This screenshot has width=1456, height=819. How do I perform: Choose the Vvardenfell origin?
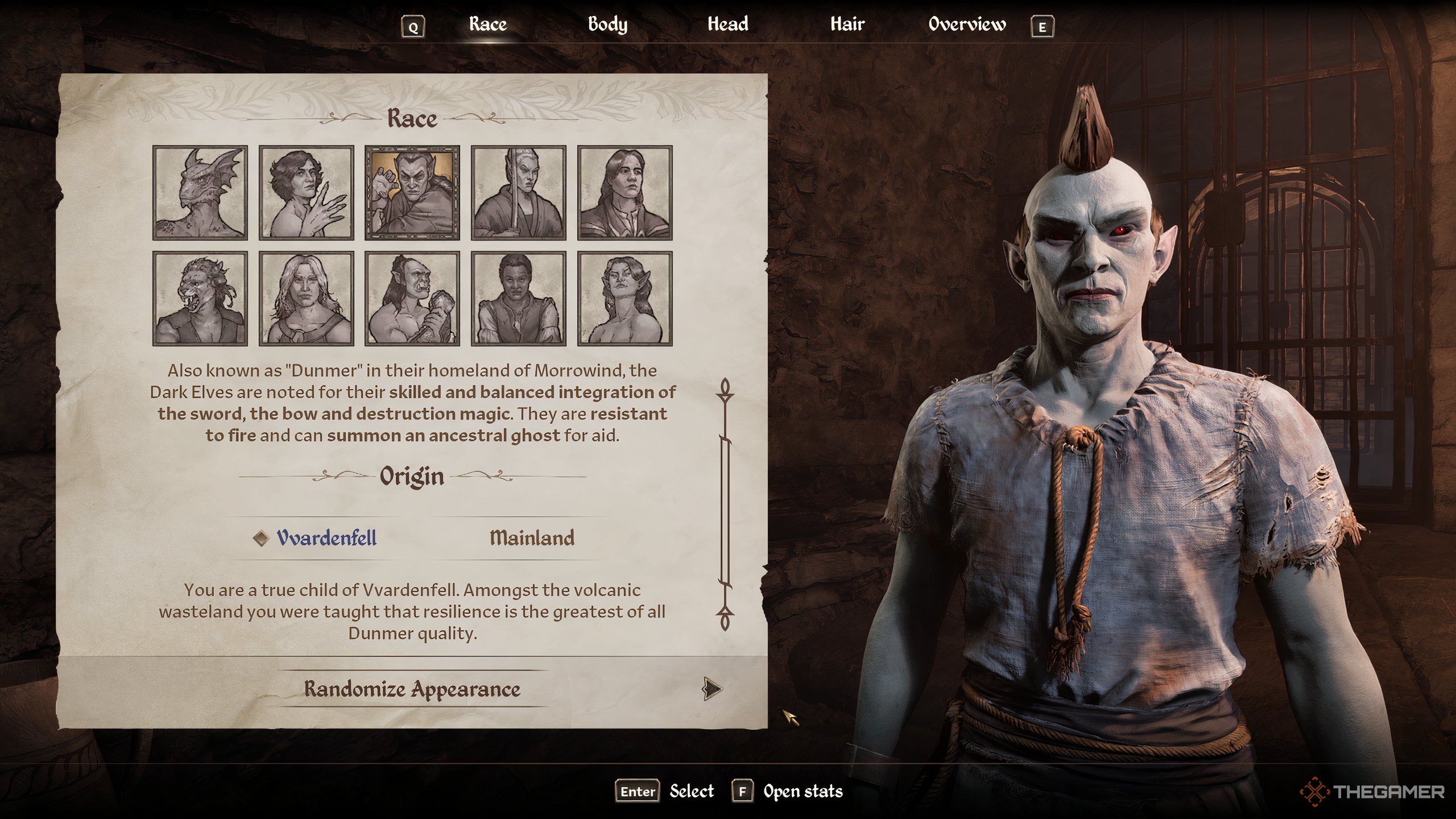(326, 538)
